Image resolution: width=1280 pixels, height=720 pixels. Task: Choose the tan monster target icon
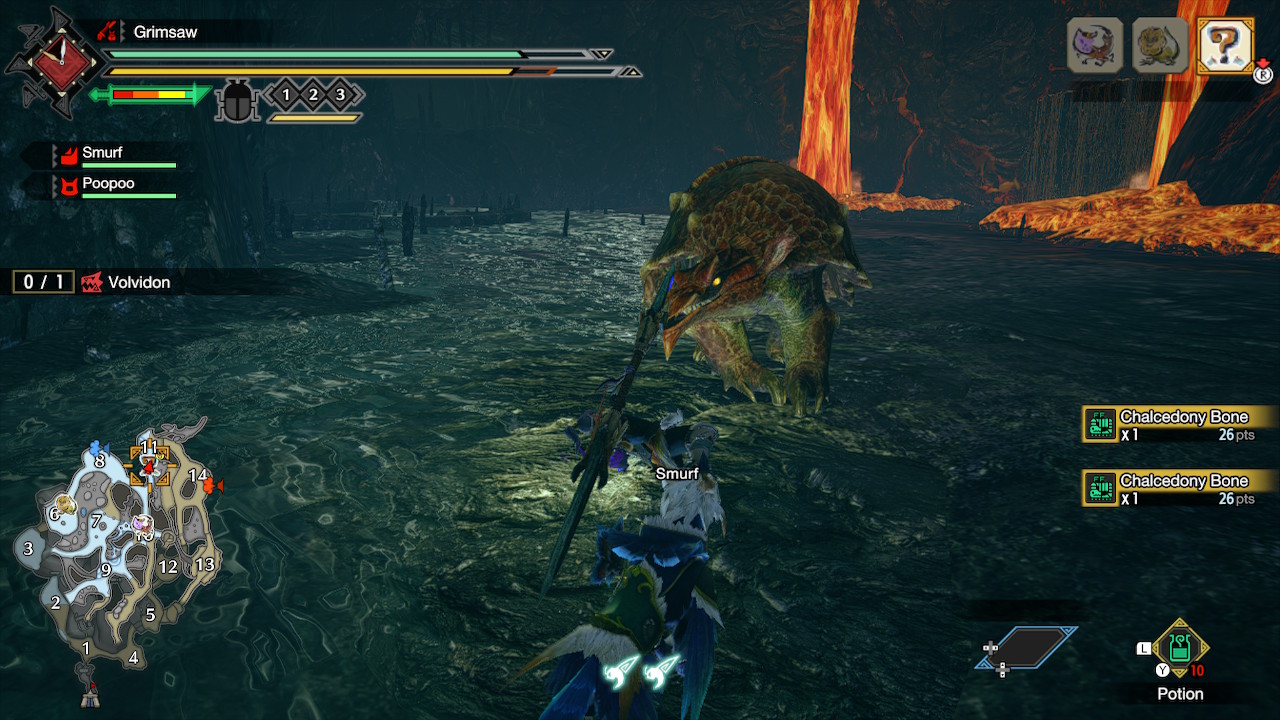[x=1160, y=45]
